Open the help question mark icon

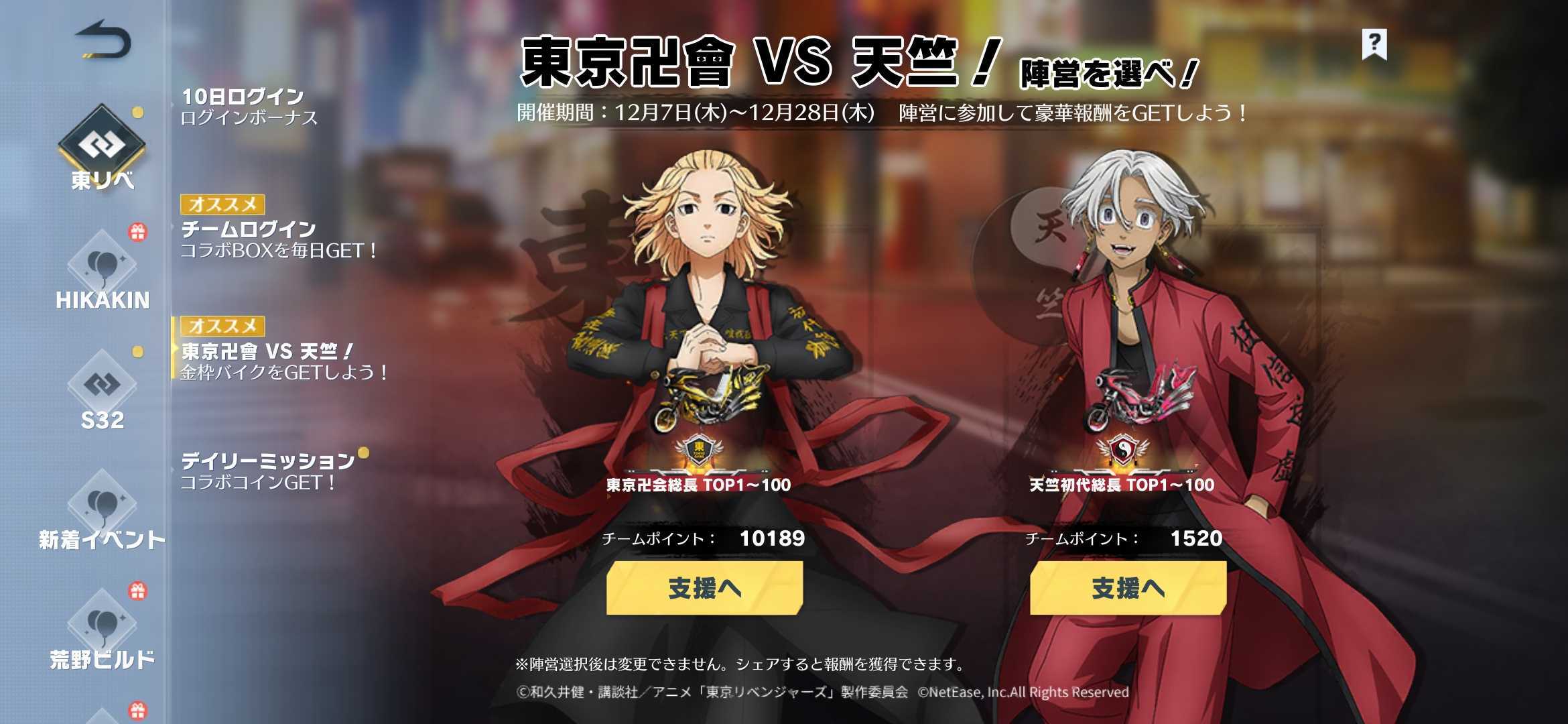[x=1374, y=46]
